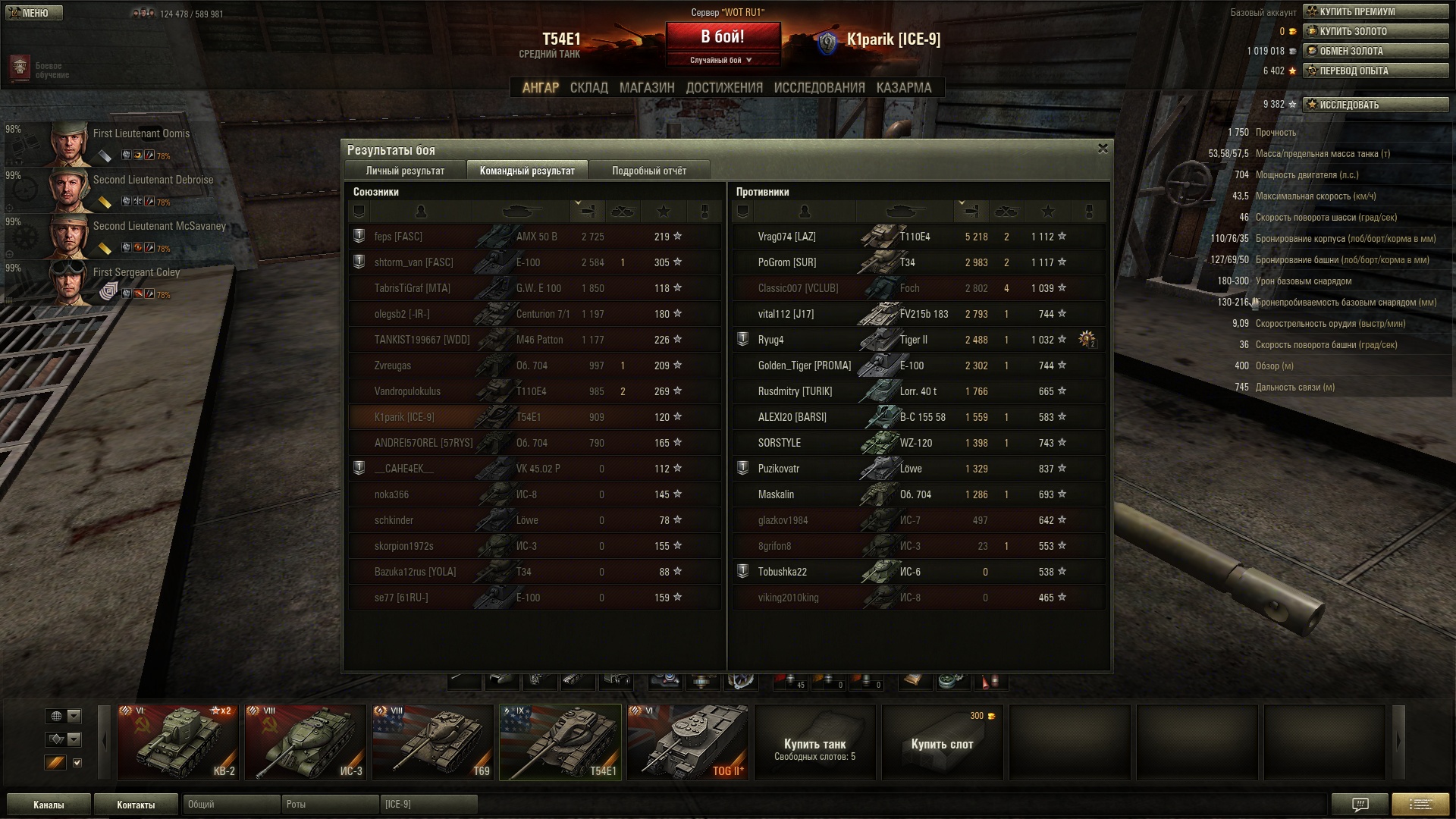The height and width of the screenshot is (819, 1456).
Task: Switch to Личный результат tab
Action: pos(405,171)
